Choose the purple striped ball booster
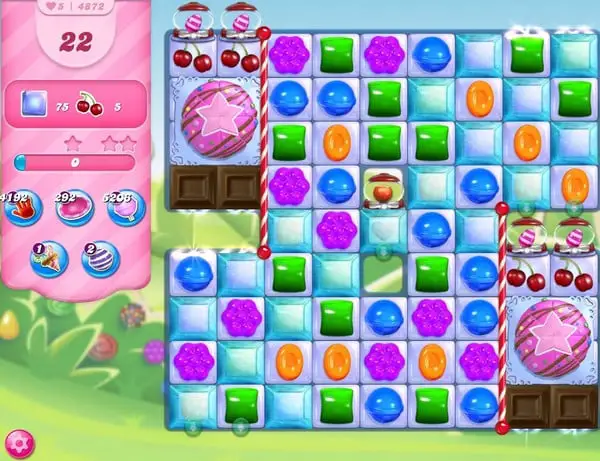 click(100, 258)
